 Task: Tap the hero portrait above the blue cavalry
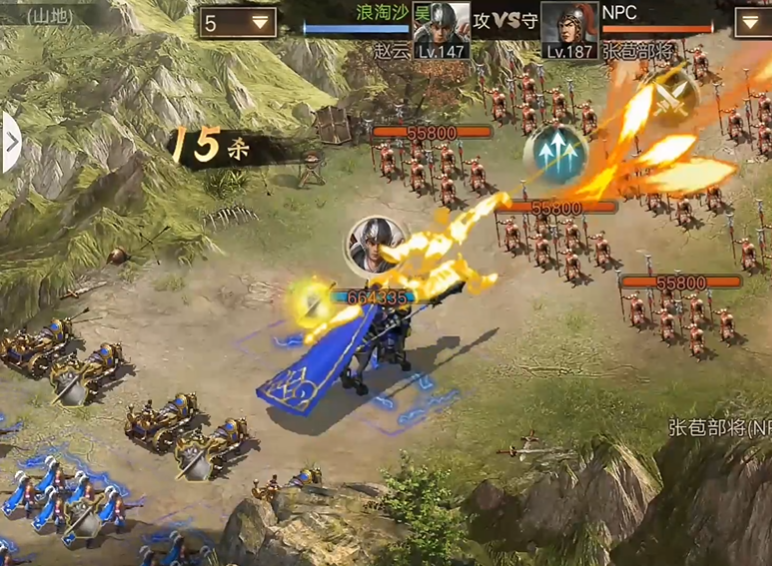375,245
